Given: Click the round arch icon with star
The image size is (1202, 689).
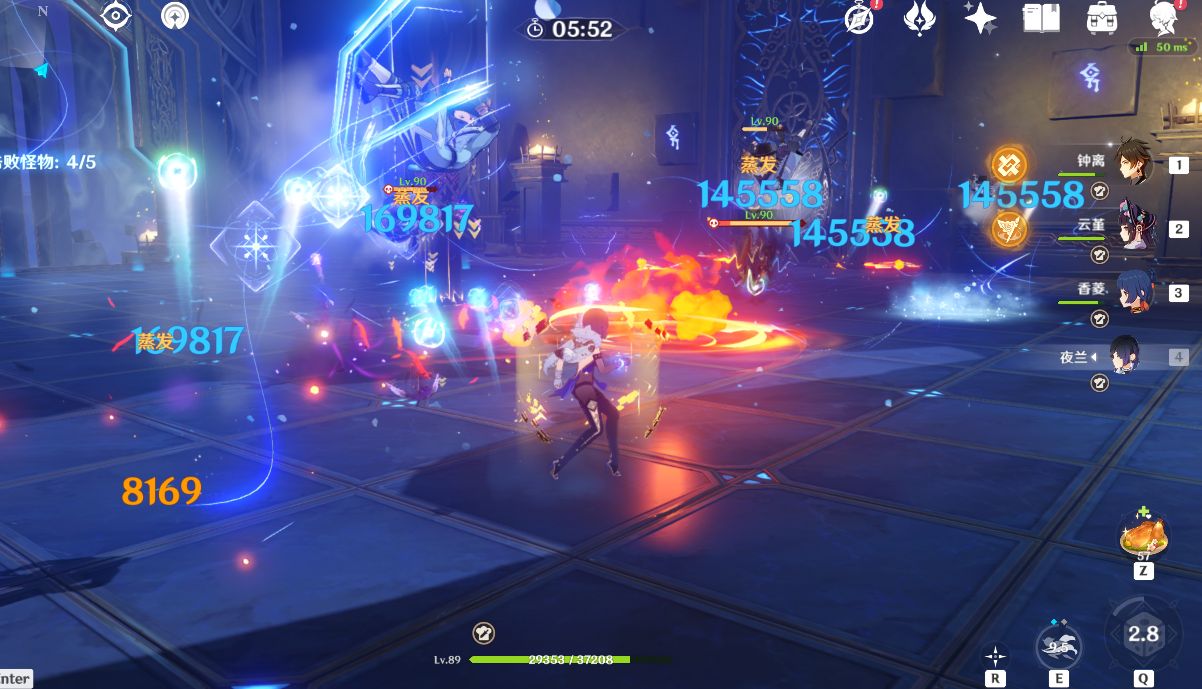Looking at the screenshot, I should [176, 16].
